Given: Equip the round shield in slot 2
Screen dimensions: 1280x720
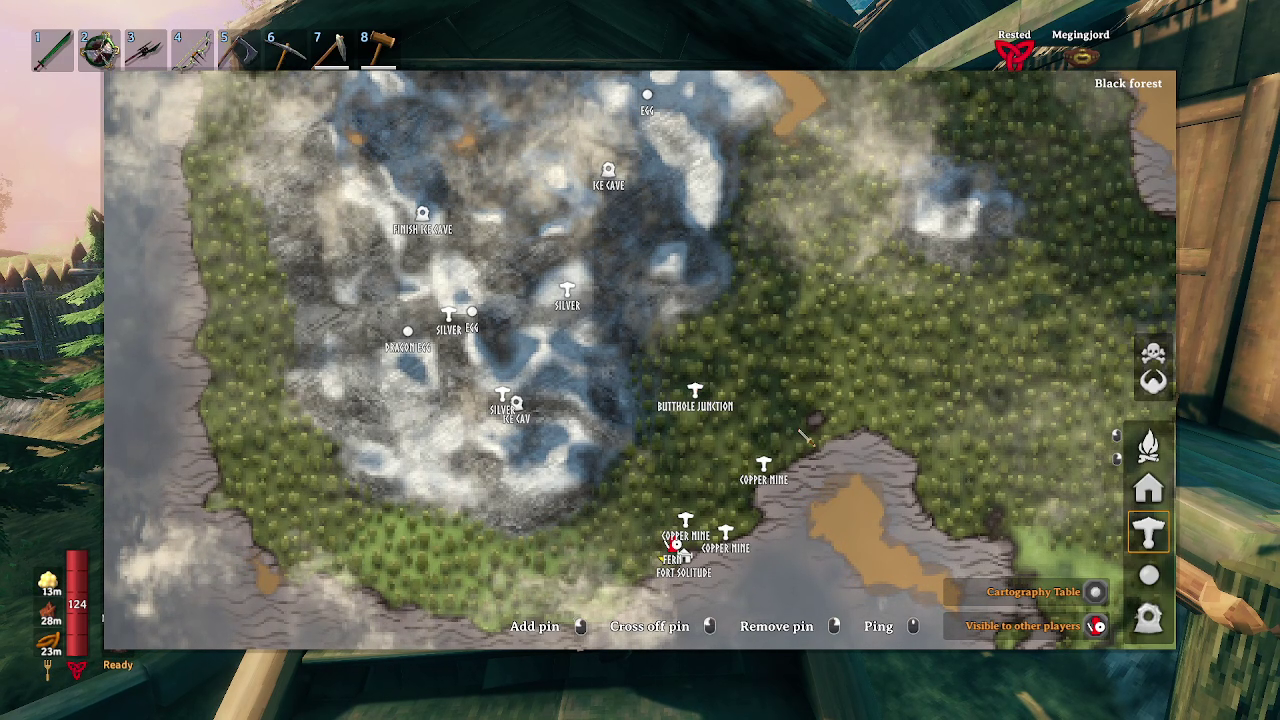Looking at the screenshot, I should pyautogui.click(x=99, y=50).
